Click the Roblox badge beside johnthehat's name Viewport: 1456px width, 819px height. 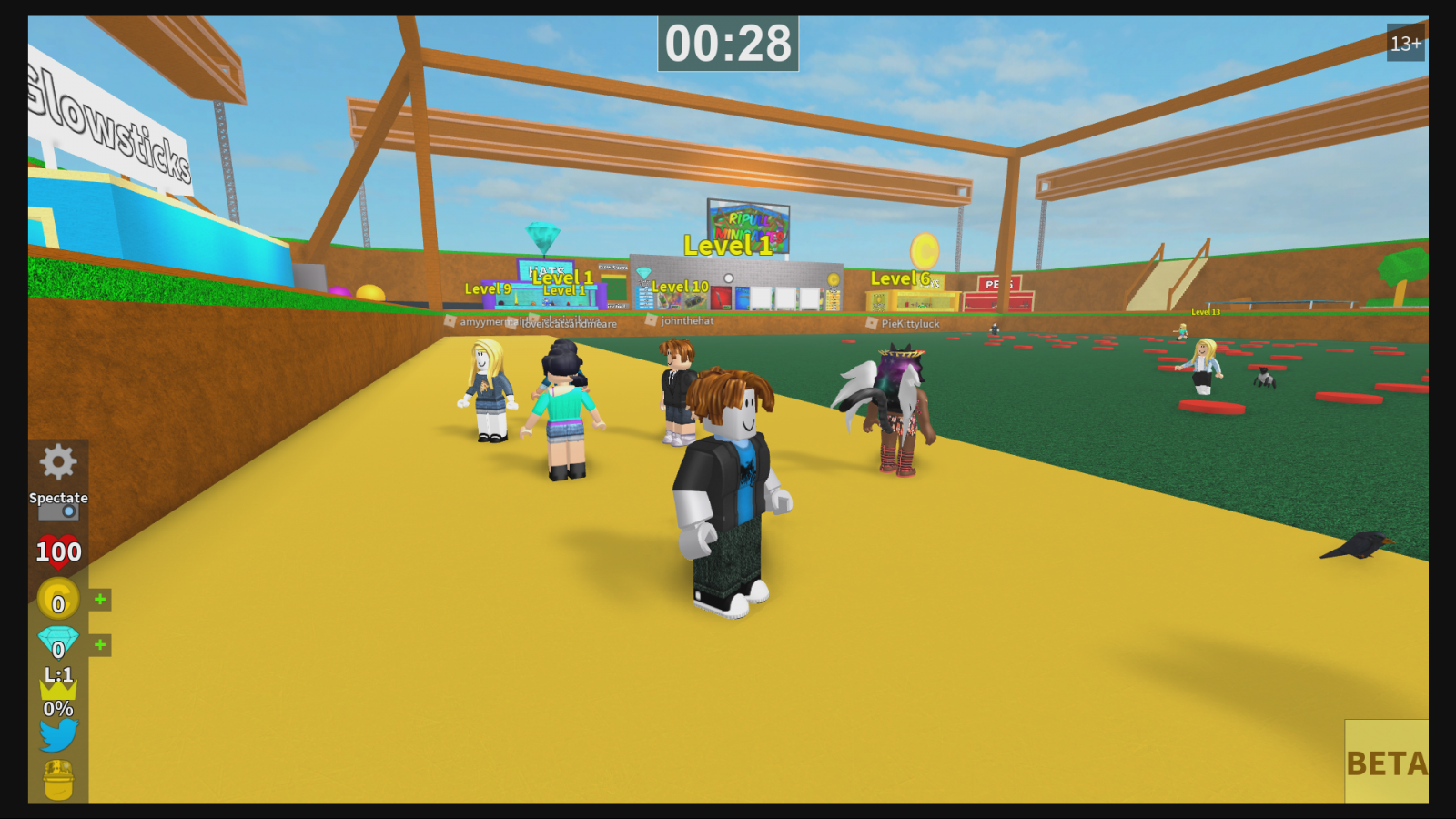pyautogui.click(x=650, y=321)
